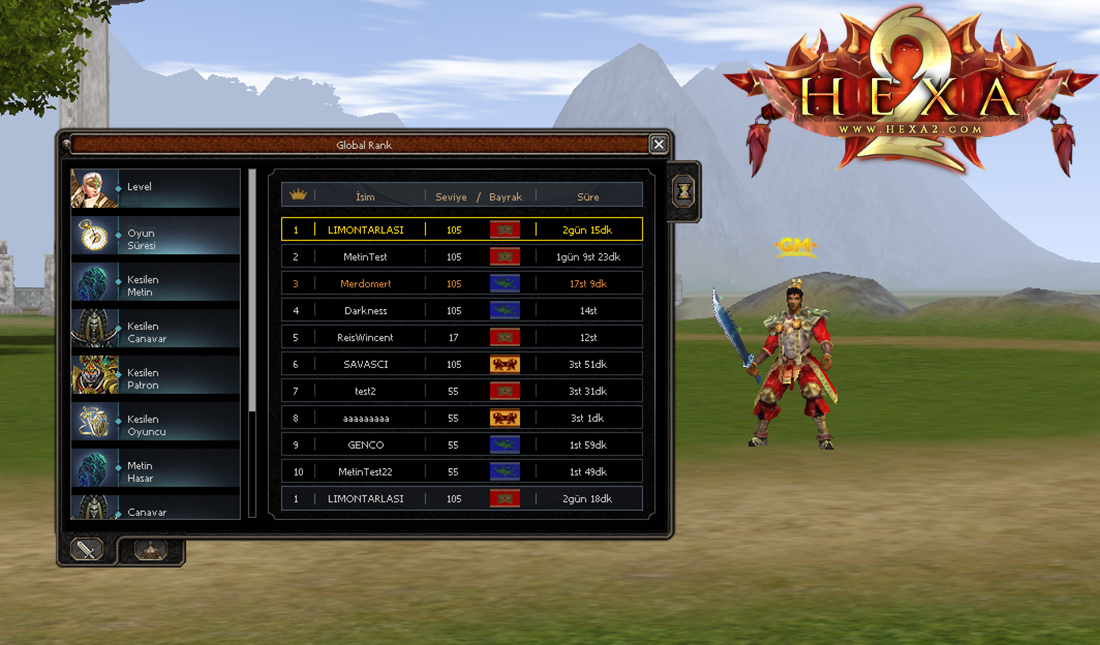Select the ReisWincent ranking entry

pyautogui.click(x=462, y=338)
